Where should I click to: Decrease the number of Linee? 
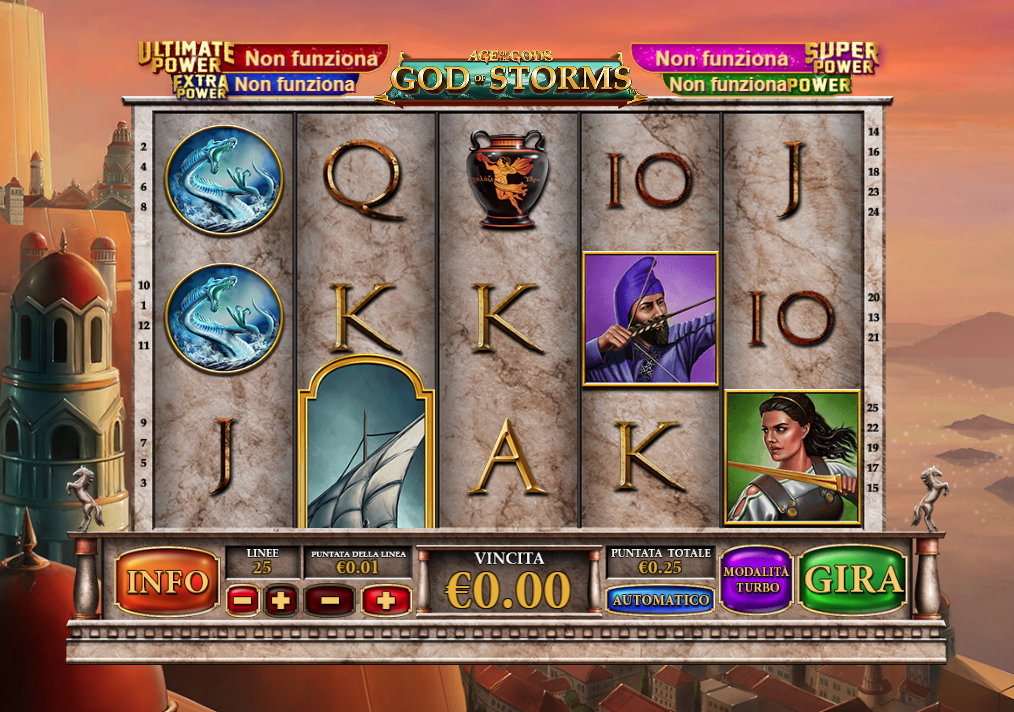[243, 600]
